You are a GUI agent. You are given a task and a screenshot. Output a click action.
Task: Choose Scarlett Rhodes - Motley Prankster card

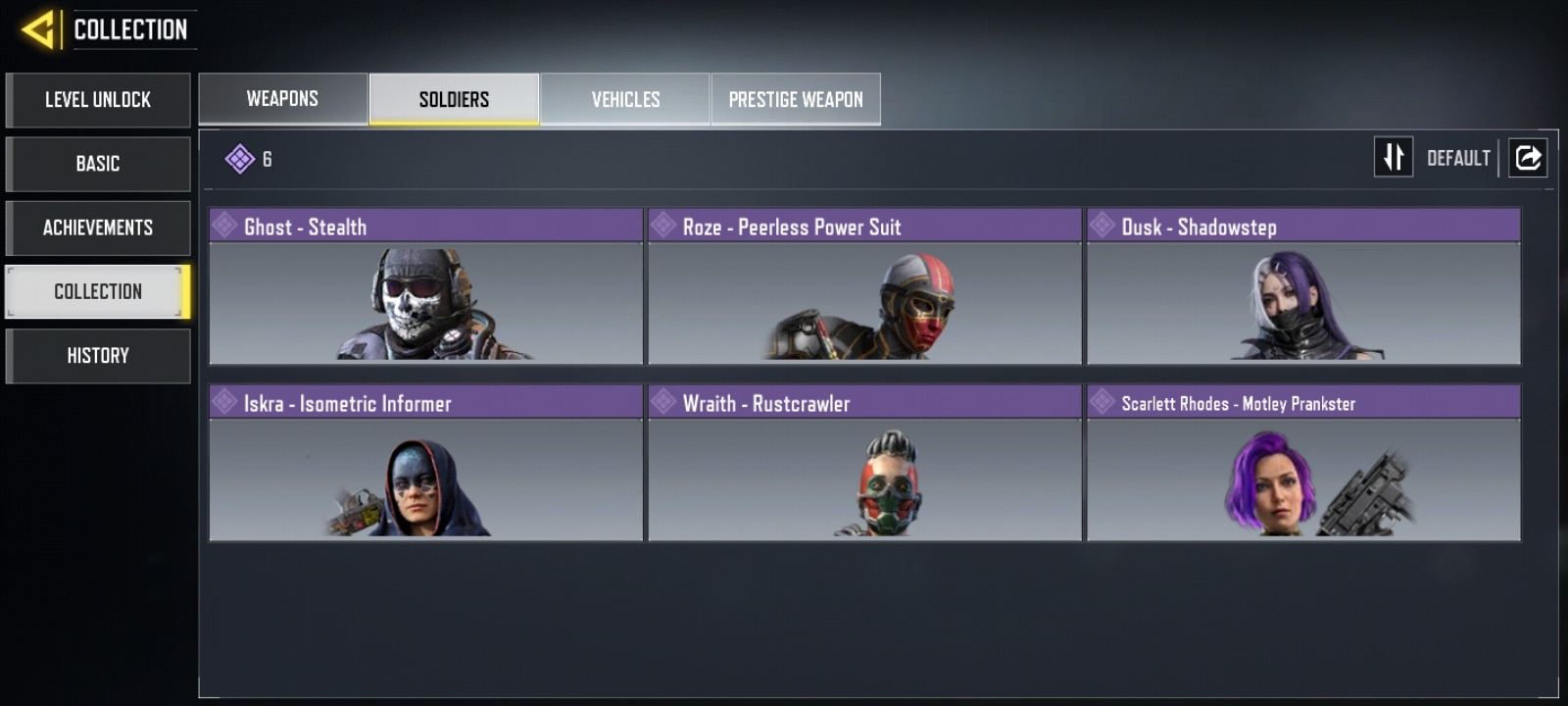[1303, 463]
